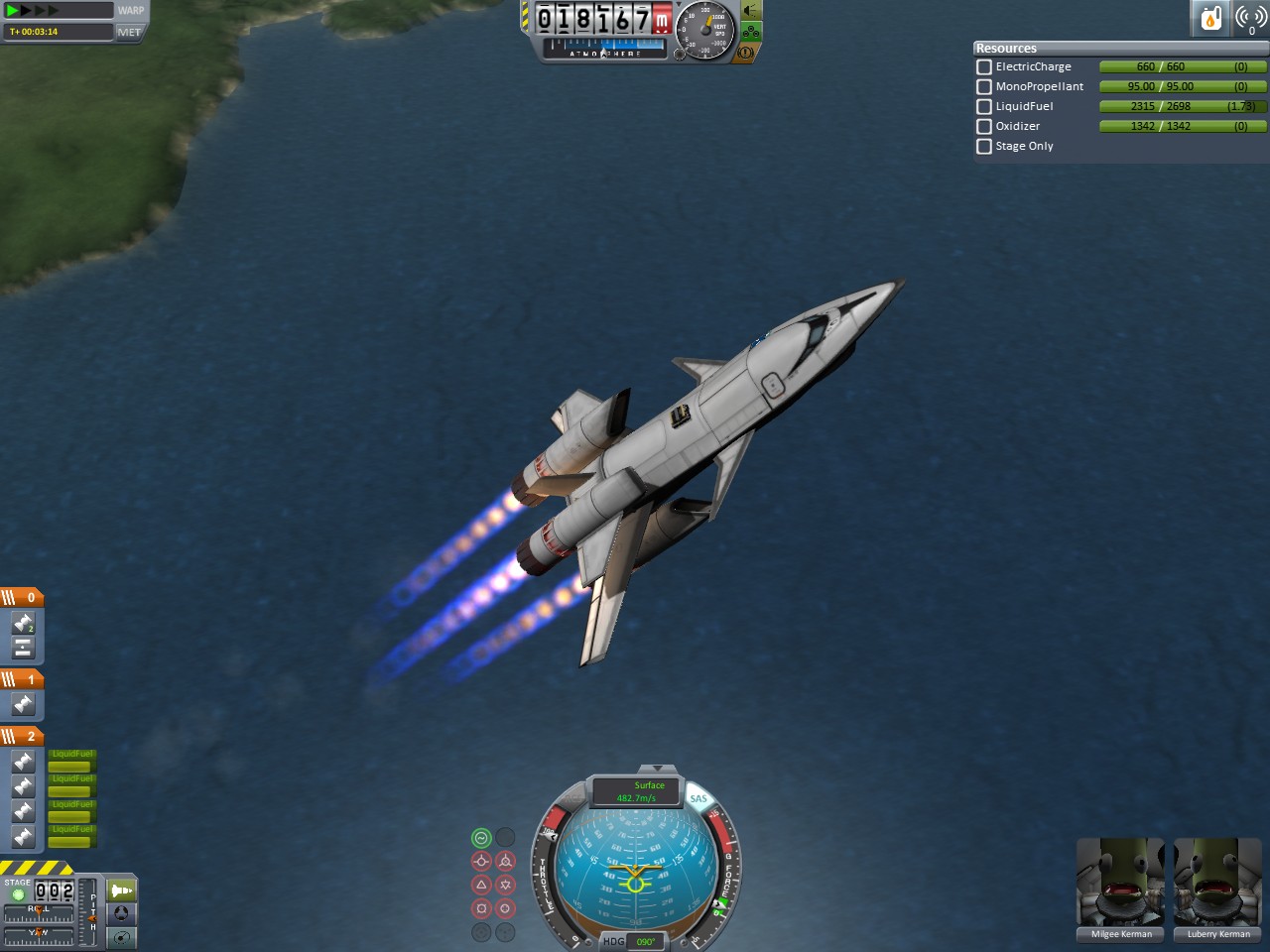1270x952 pixels.
Task: Click the Surface speed readout to switch mode
Action: 637,791
